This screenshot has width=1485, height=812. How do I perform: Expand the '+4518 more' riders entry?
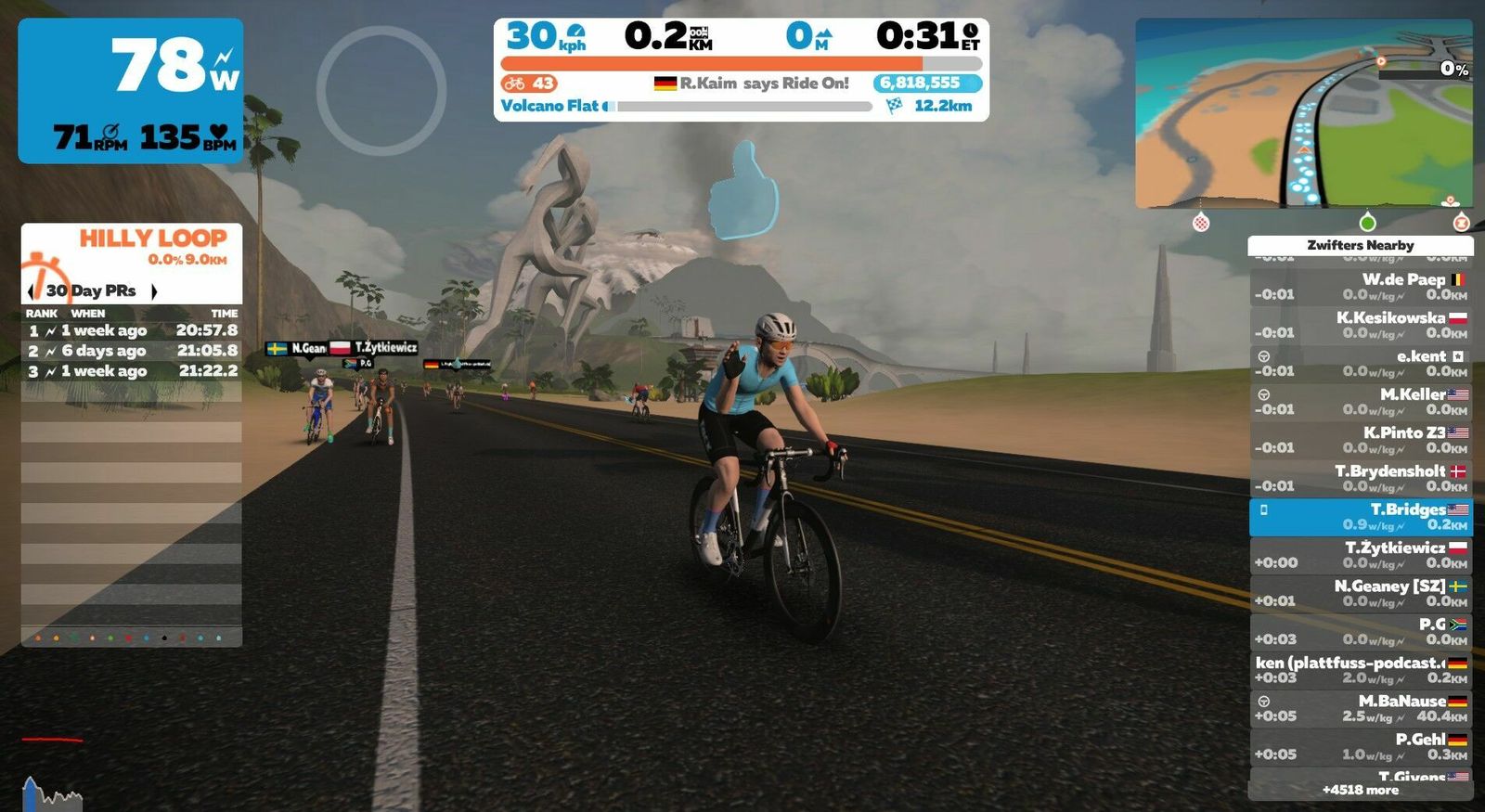(1361, 790)
